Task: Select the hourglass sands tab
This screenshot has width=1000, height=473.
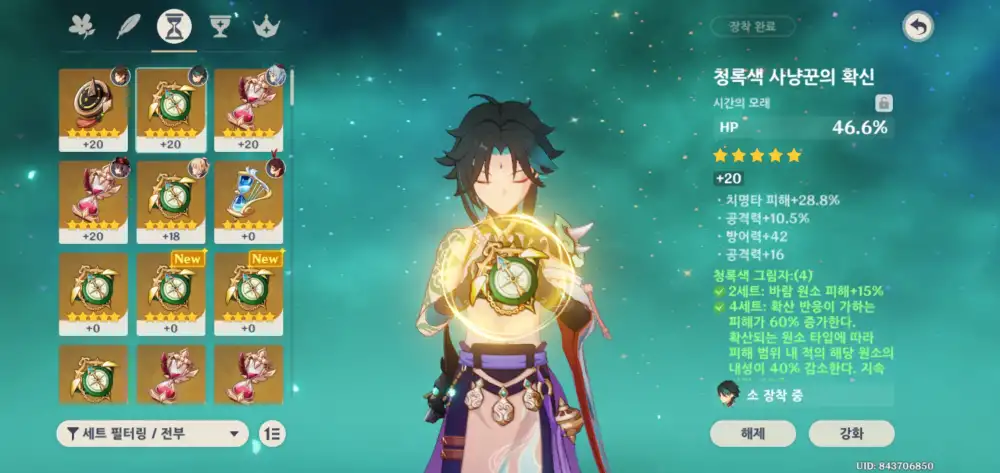Action: click(174, 26)
